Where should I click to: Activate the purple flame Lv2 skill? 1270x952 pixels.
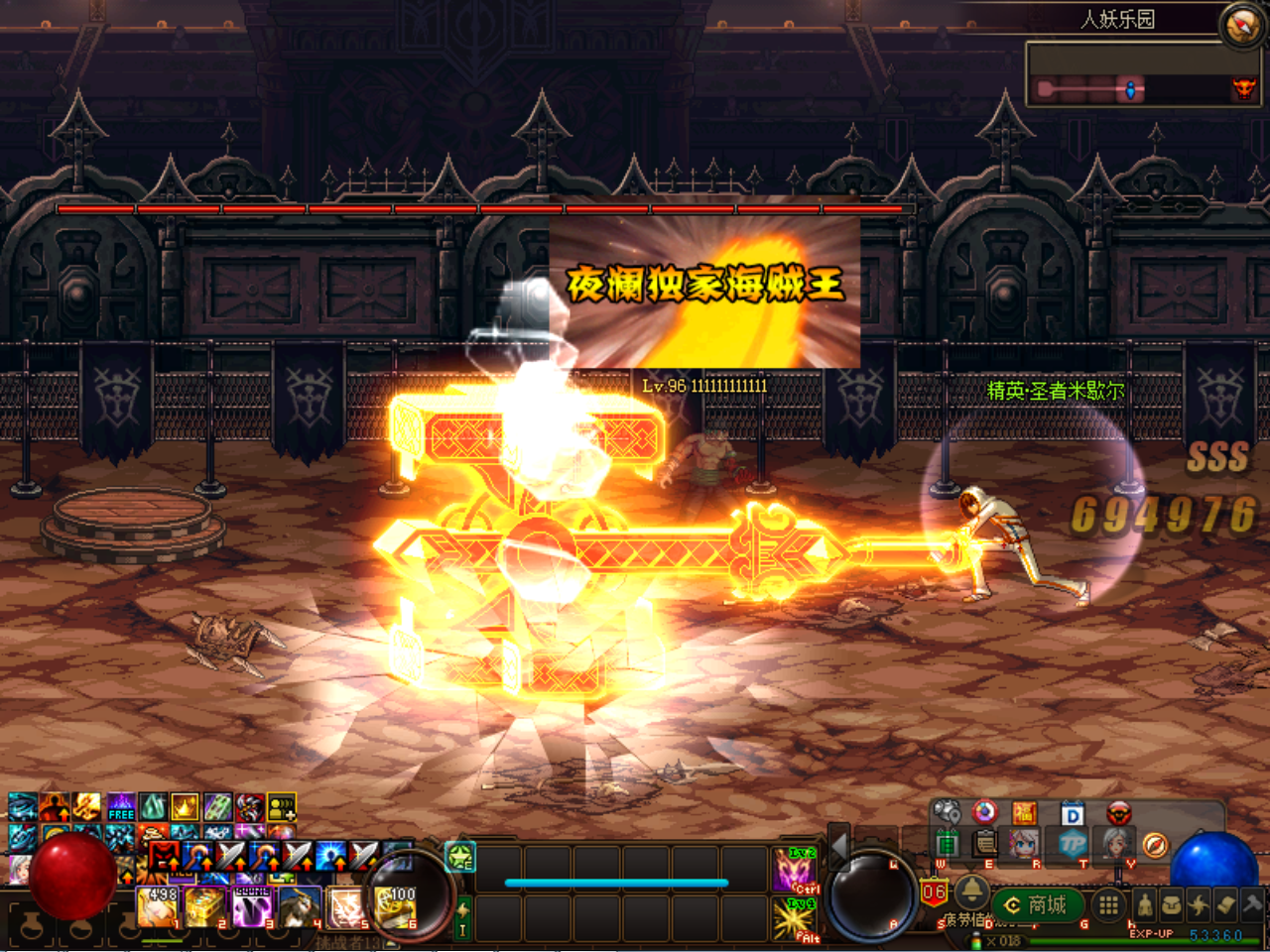(794, 871)
